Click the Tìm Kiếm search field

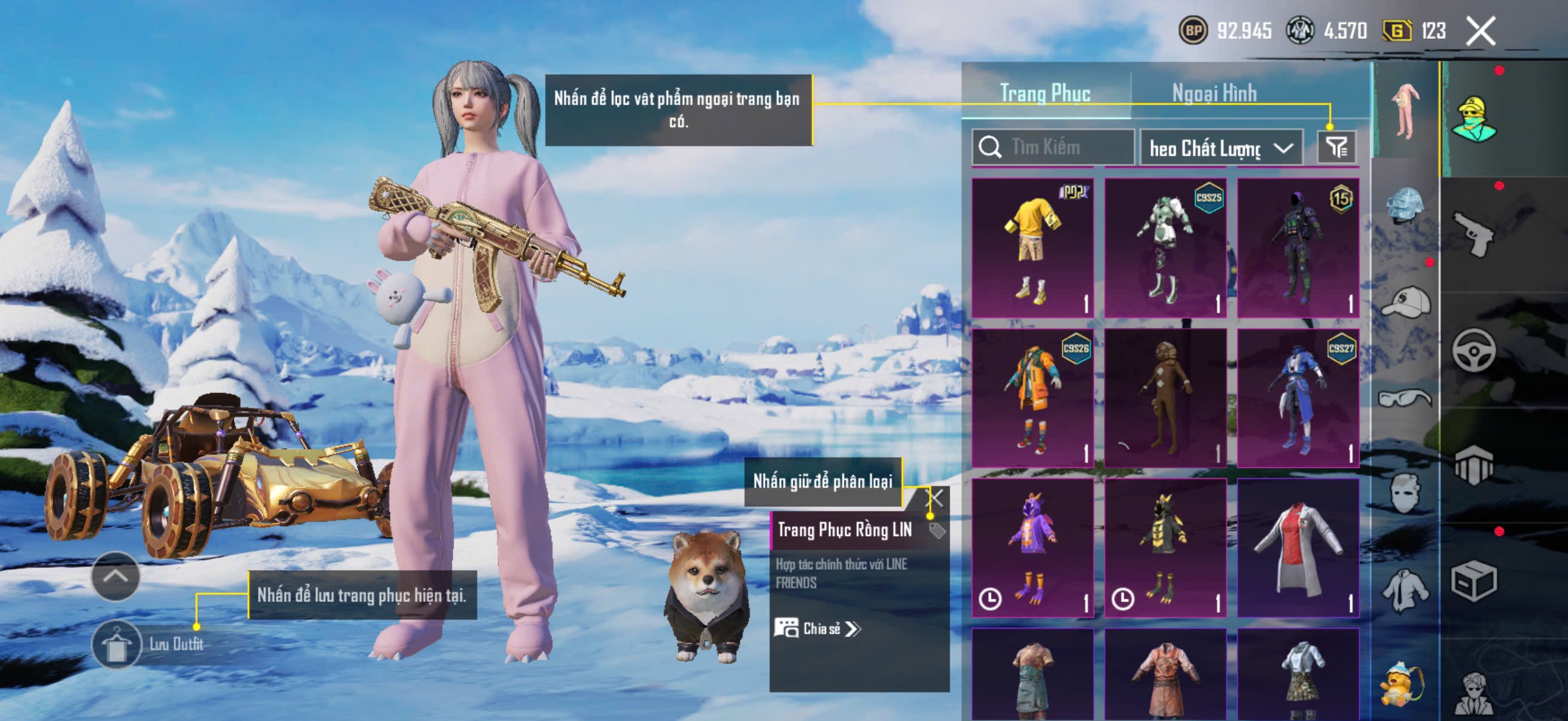[x=1059, y=147]
